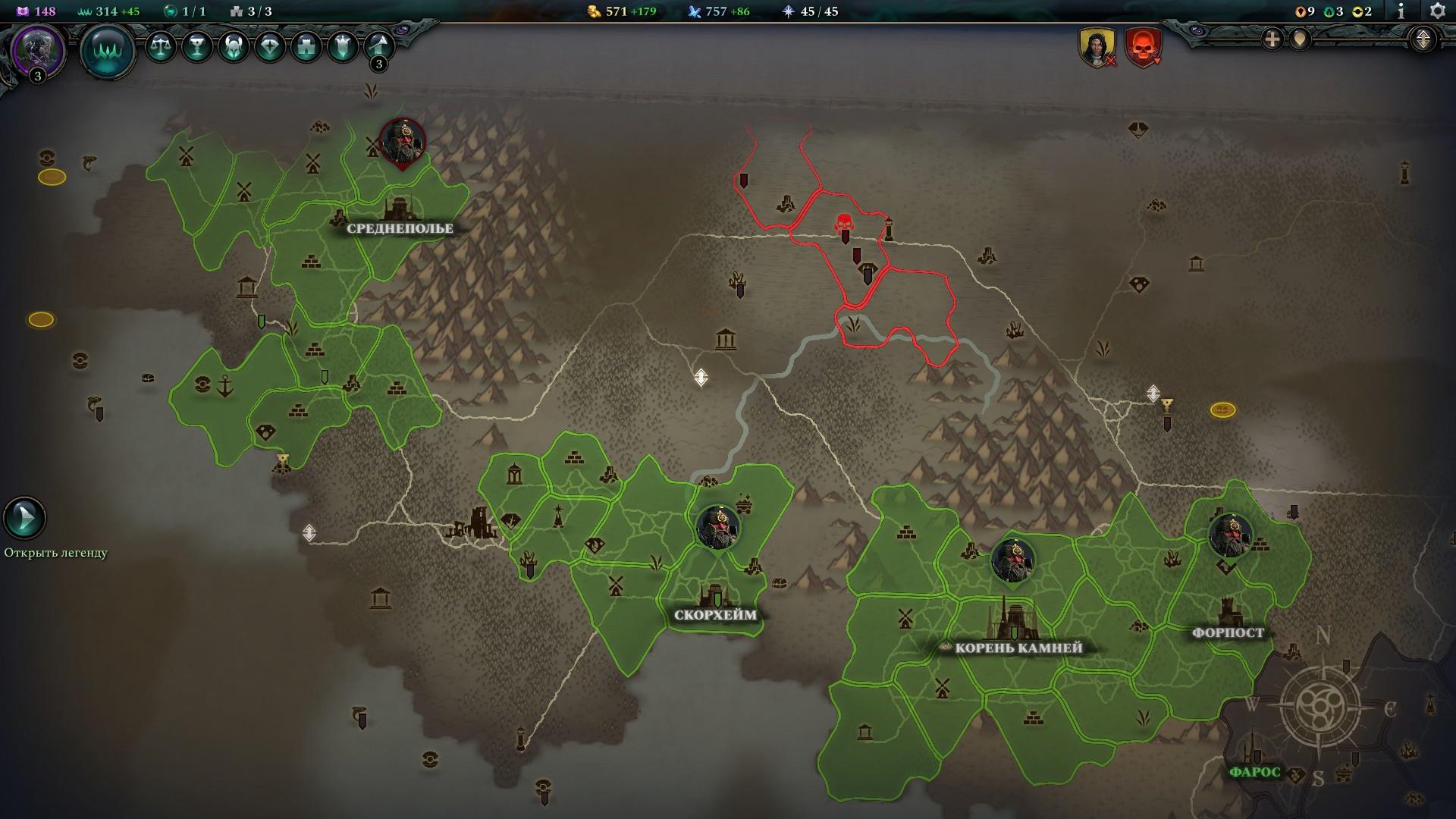
Task: Open the horn icon with badge 3
Action: (378, 47)
